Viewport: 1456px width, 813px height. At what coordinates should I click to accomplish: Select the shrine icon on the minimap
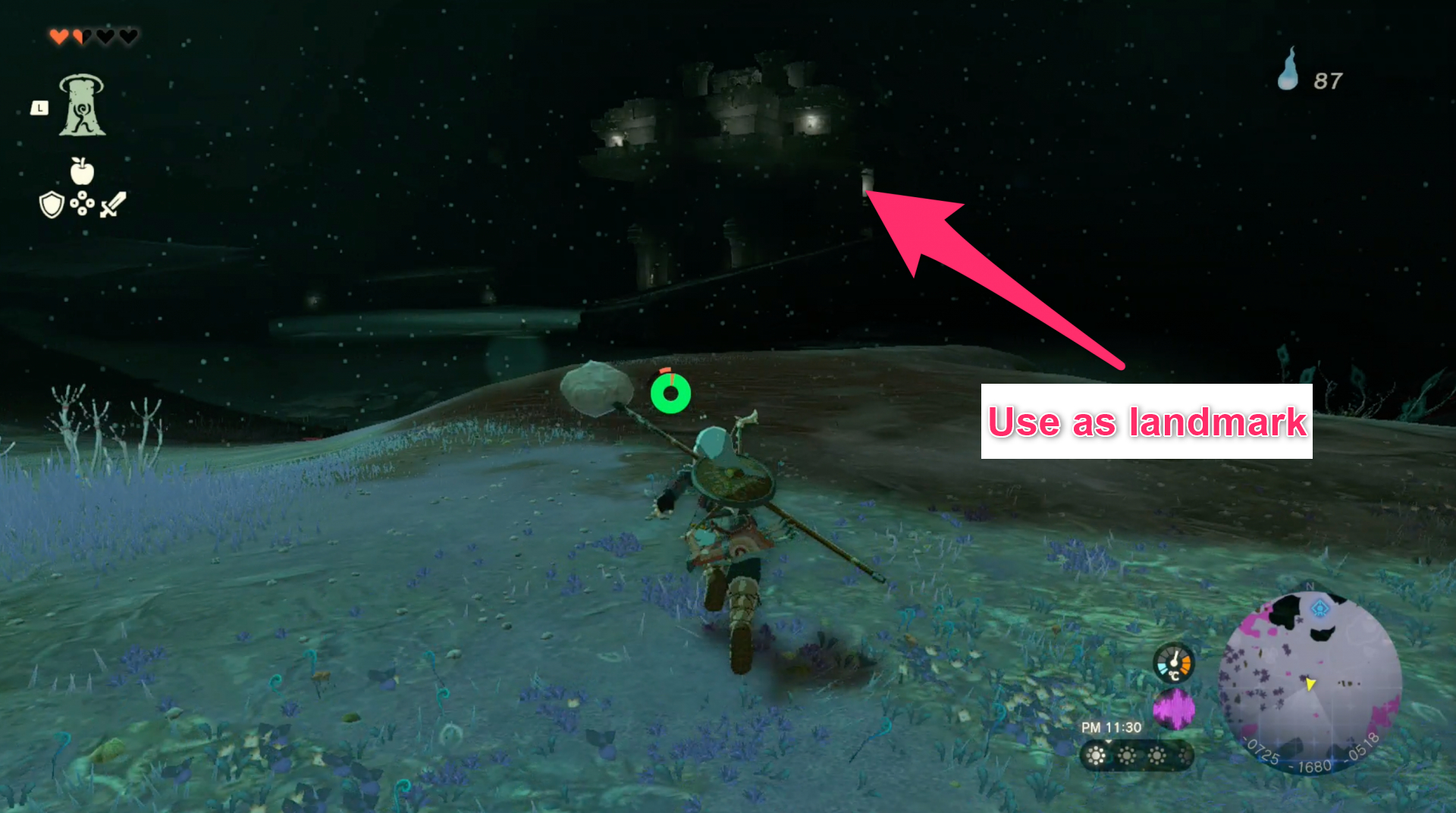click(1319, 608)
